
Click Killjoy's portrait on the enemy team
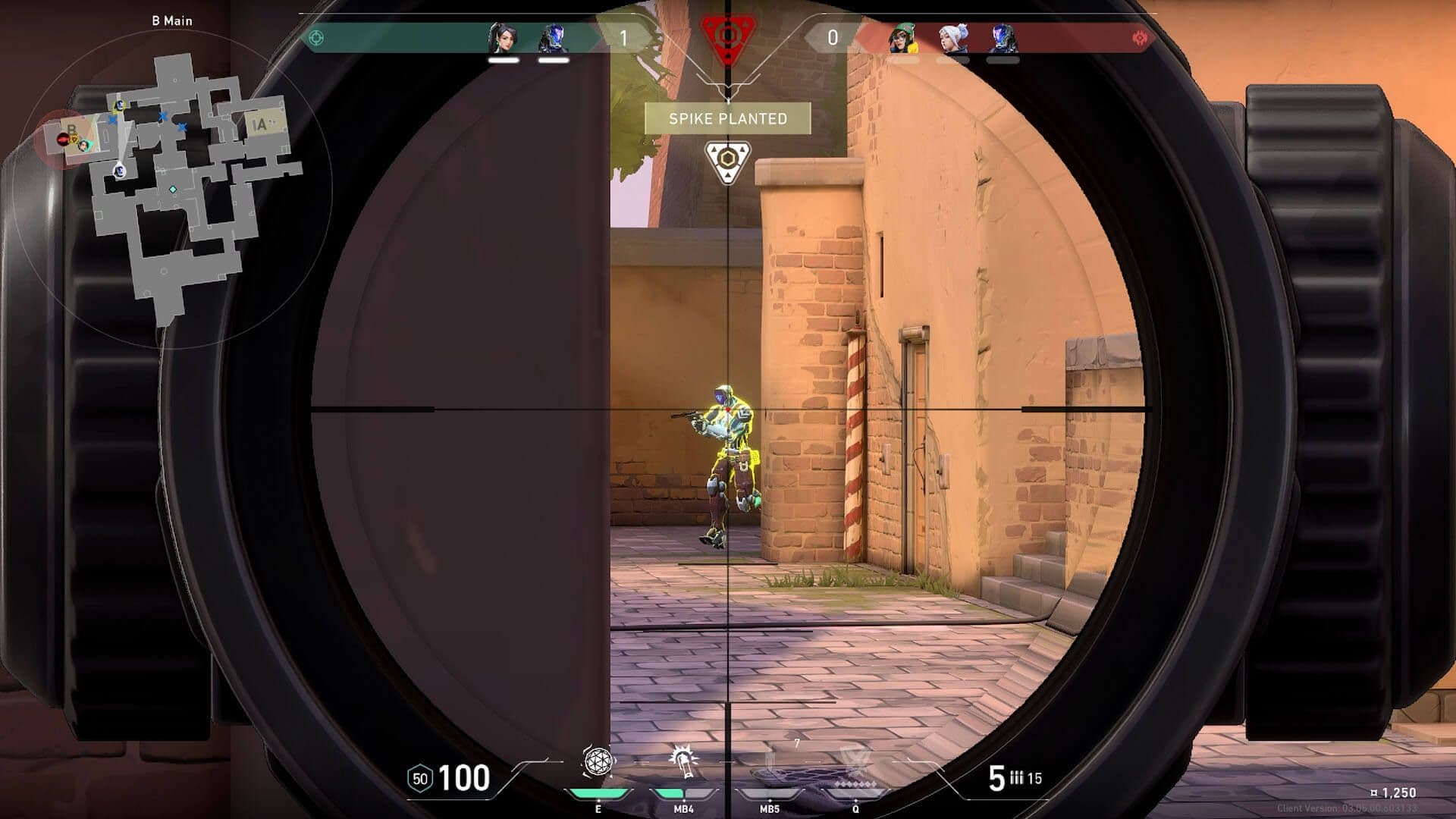902,36
